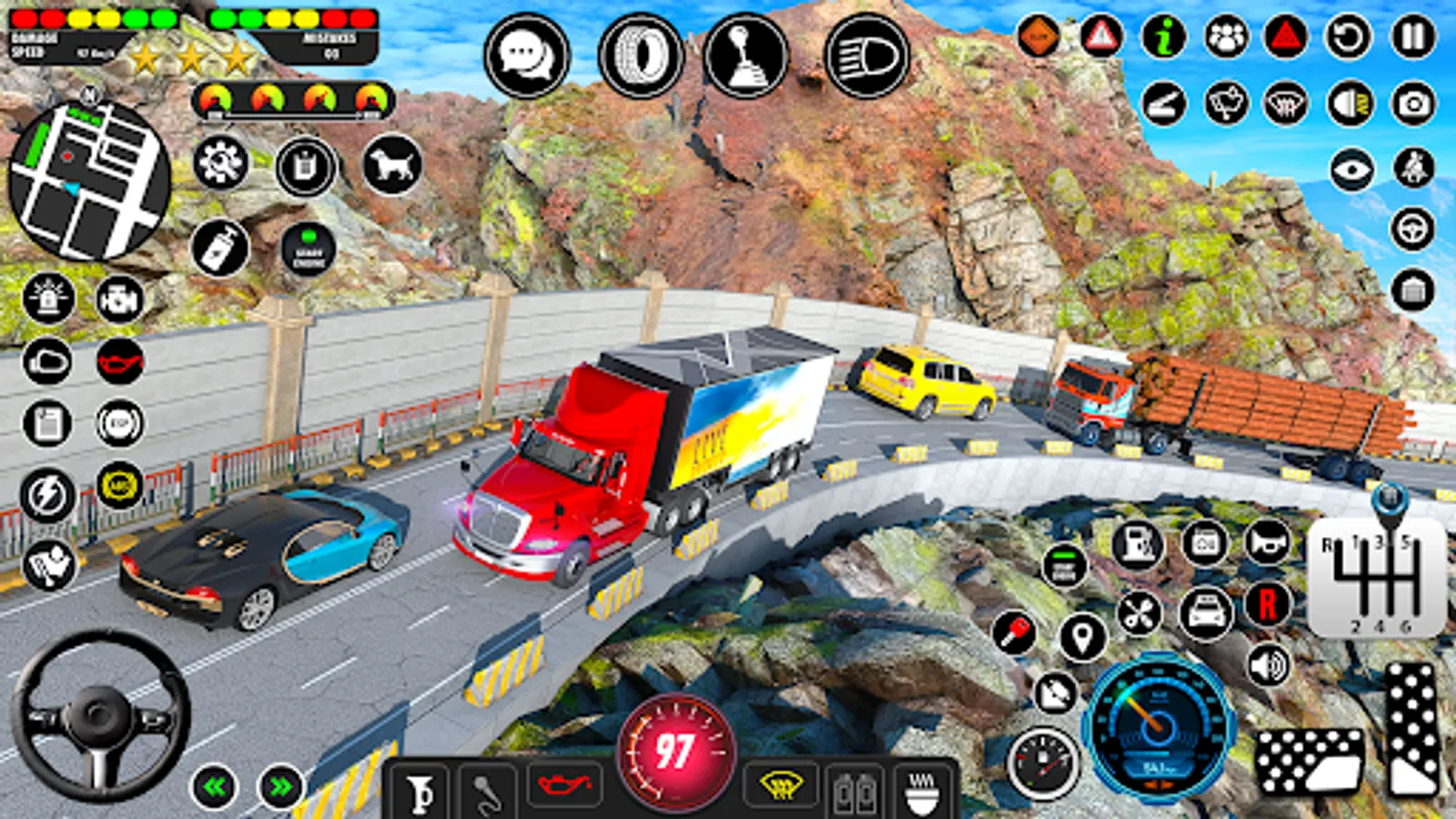Screen dimensions: 1456x819
Task: Open the wrench and screwdriver repair icon
Action: coord(1137,612)
